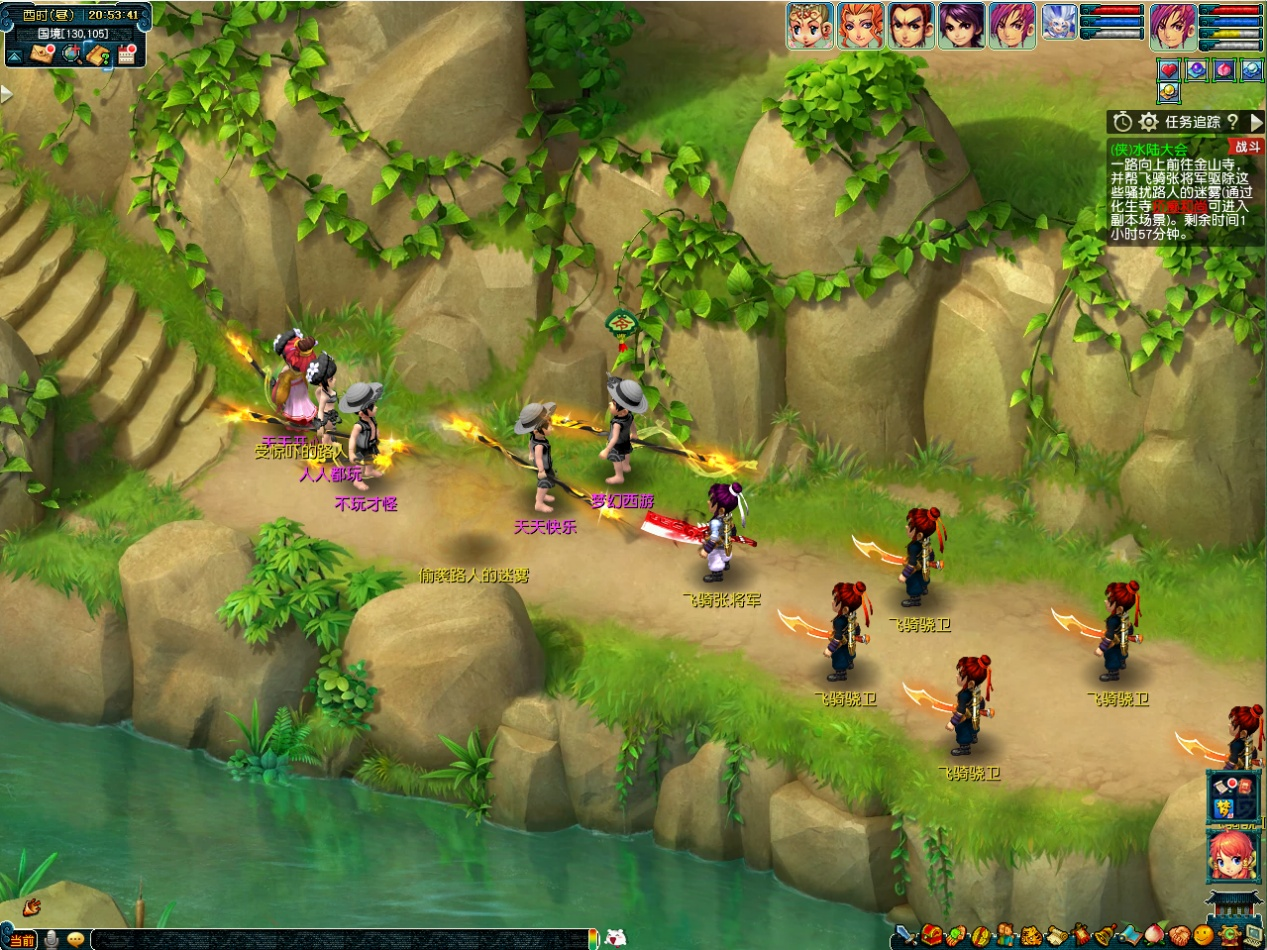Collapse the 任务追踪 panel with arrow
Viewport: 1267px width, 950px height.
[1256, 122]
